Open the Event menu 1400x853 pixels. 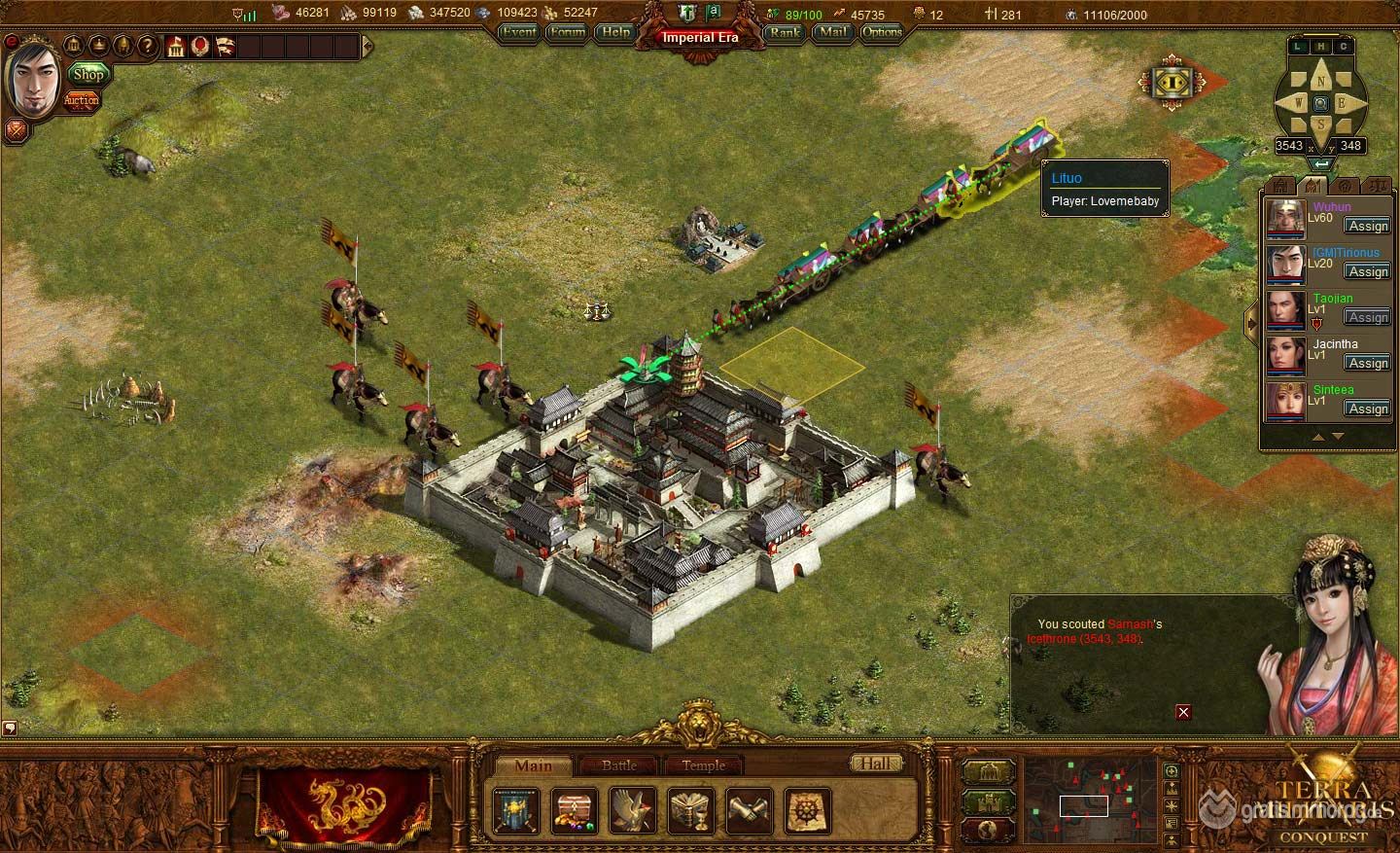click(518, 32)
